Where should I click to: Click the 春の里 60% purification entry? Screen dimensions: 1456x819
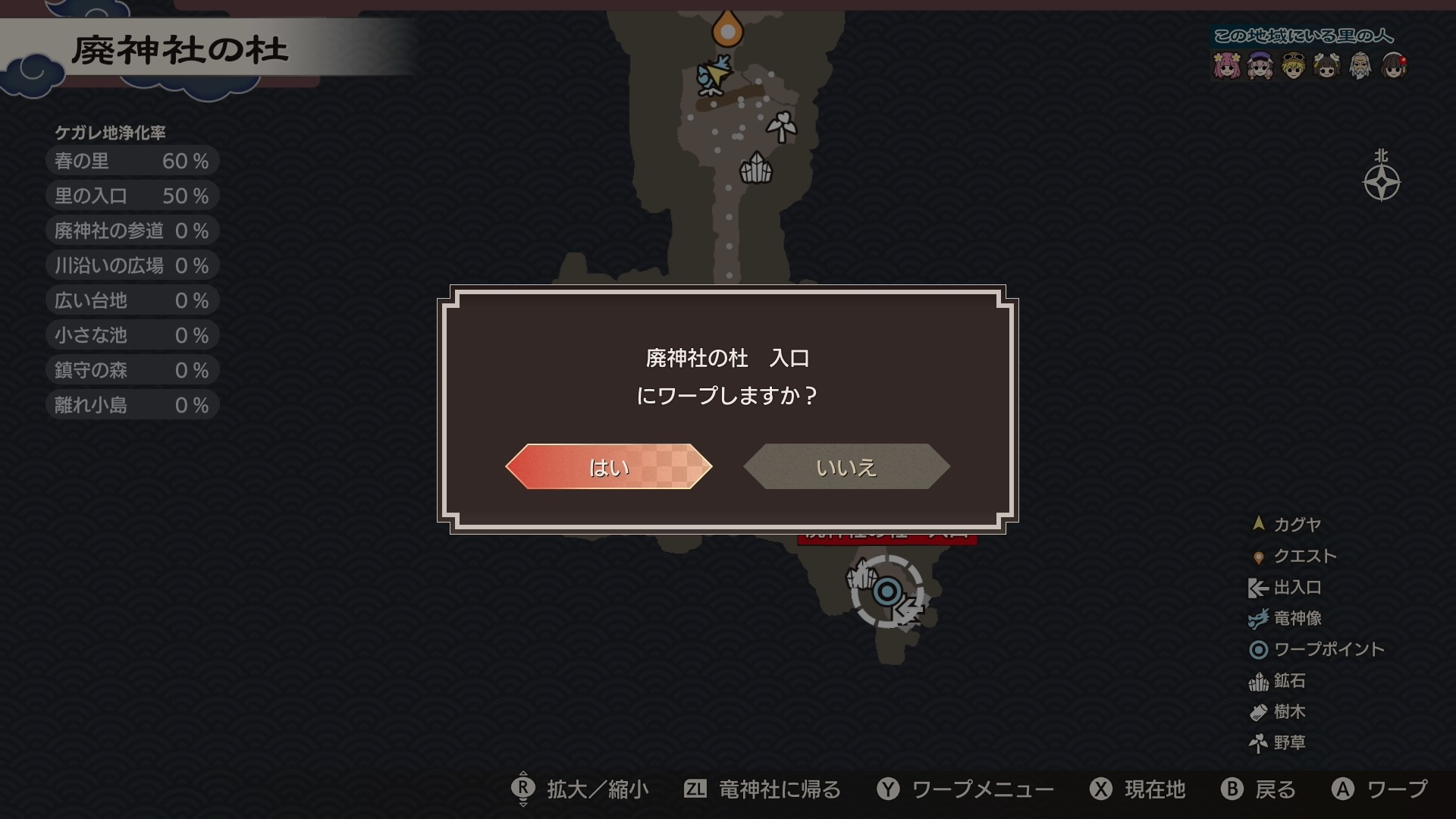coord(129,160)
